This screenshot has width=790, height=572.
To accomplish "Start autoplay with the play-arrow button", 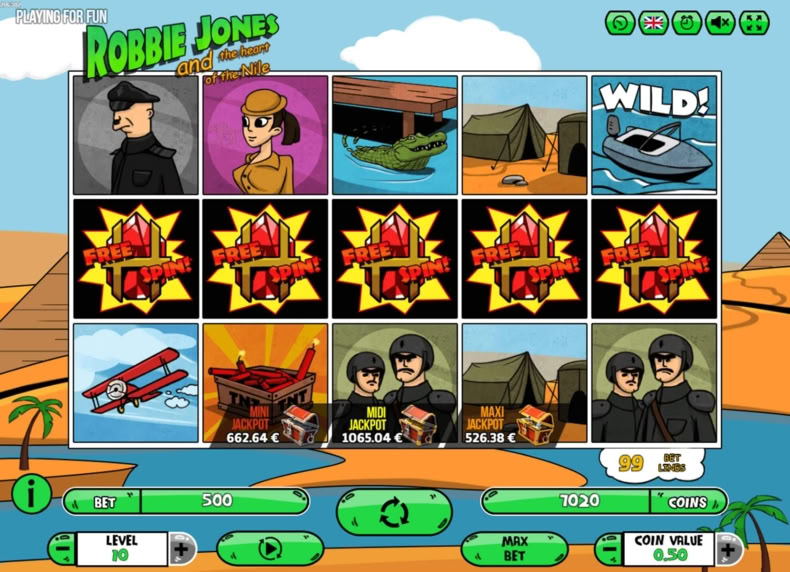I will click(x=270, y=549).
